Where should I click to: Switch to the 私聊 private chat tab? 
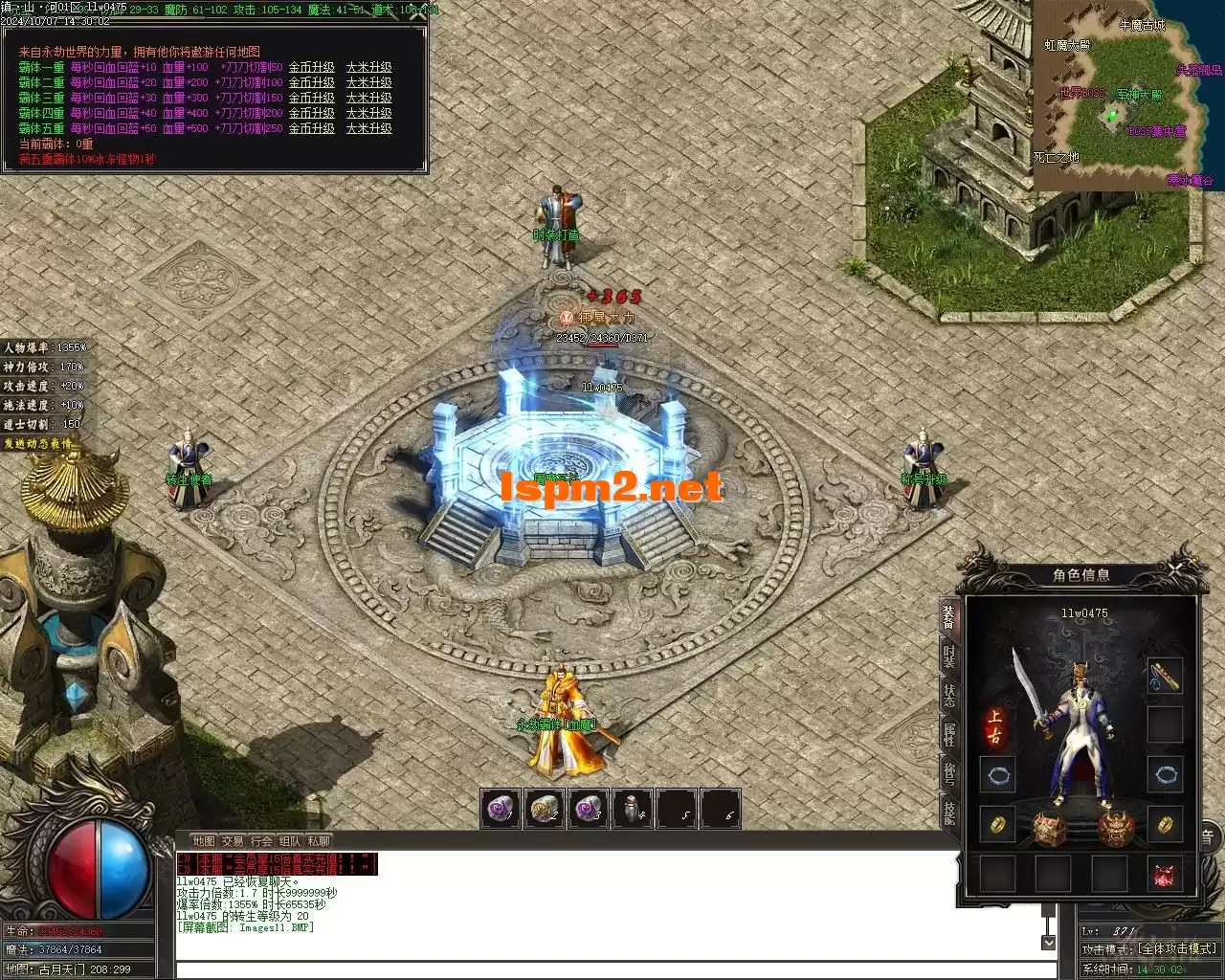319,841
